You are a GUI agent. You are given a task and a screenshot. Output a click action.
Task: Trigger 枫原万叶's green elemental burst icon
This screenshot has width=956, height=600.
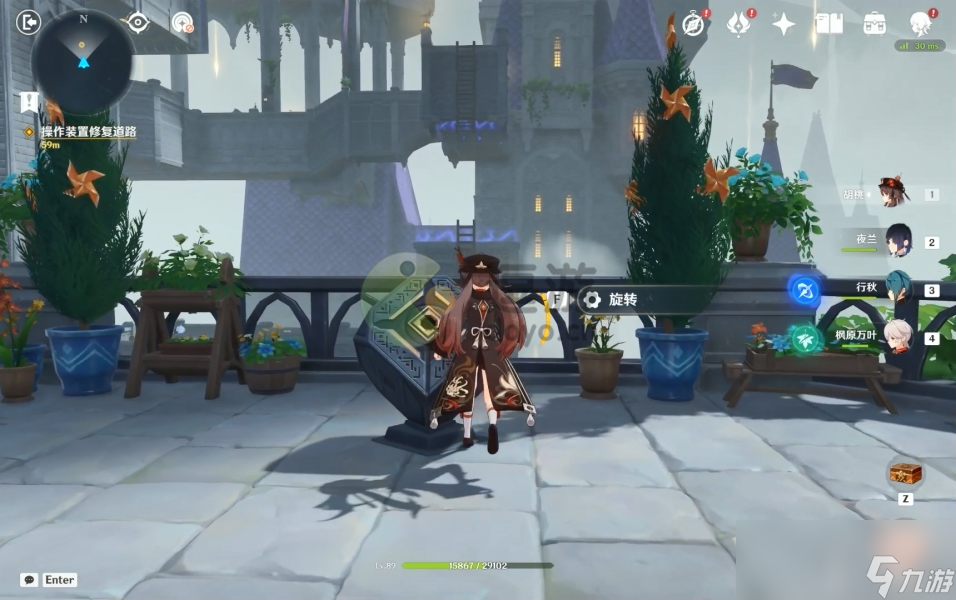(x=806, y=338)
